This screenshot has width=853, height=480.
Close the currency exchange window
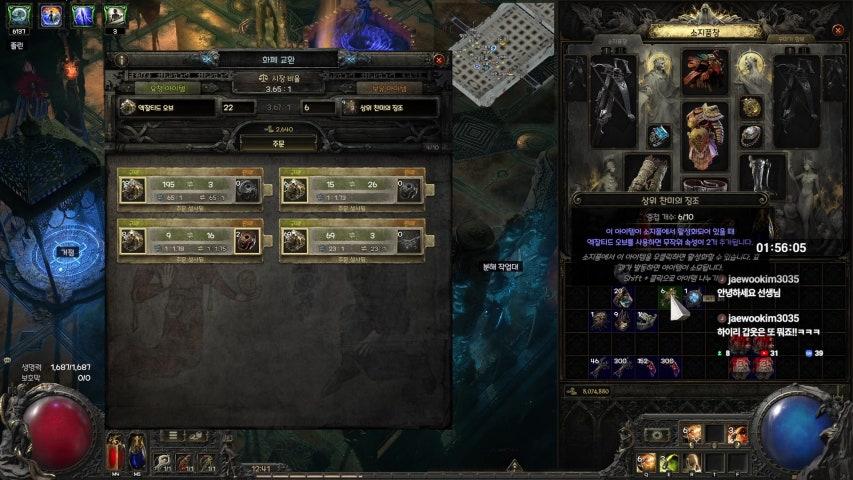click(x=438, y=60)
